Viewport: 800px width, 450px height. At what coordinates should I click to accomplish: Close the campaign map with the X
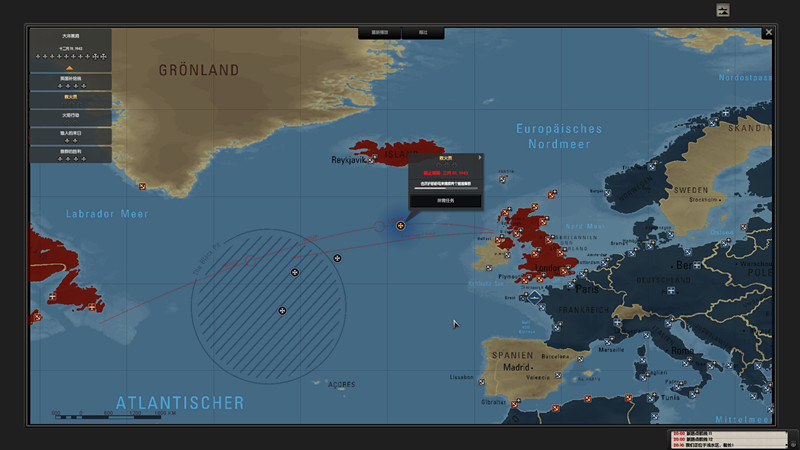coord(768,33)
